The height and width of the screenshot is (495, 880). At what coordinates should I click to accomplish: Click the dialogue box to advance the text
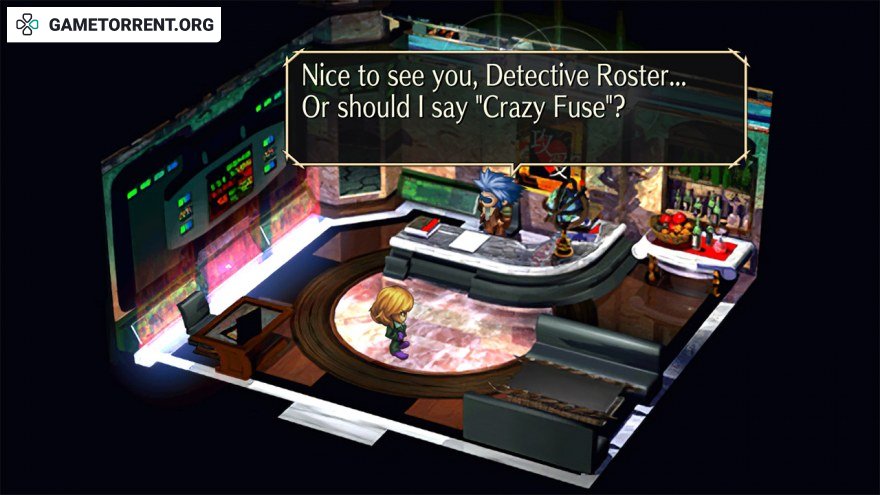coord(515,106)
